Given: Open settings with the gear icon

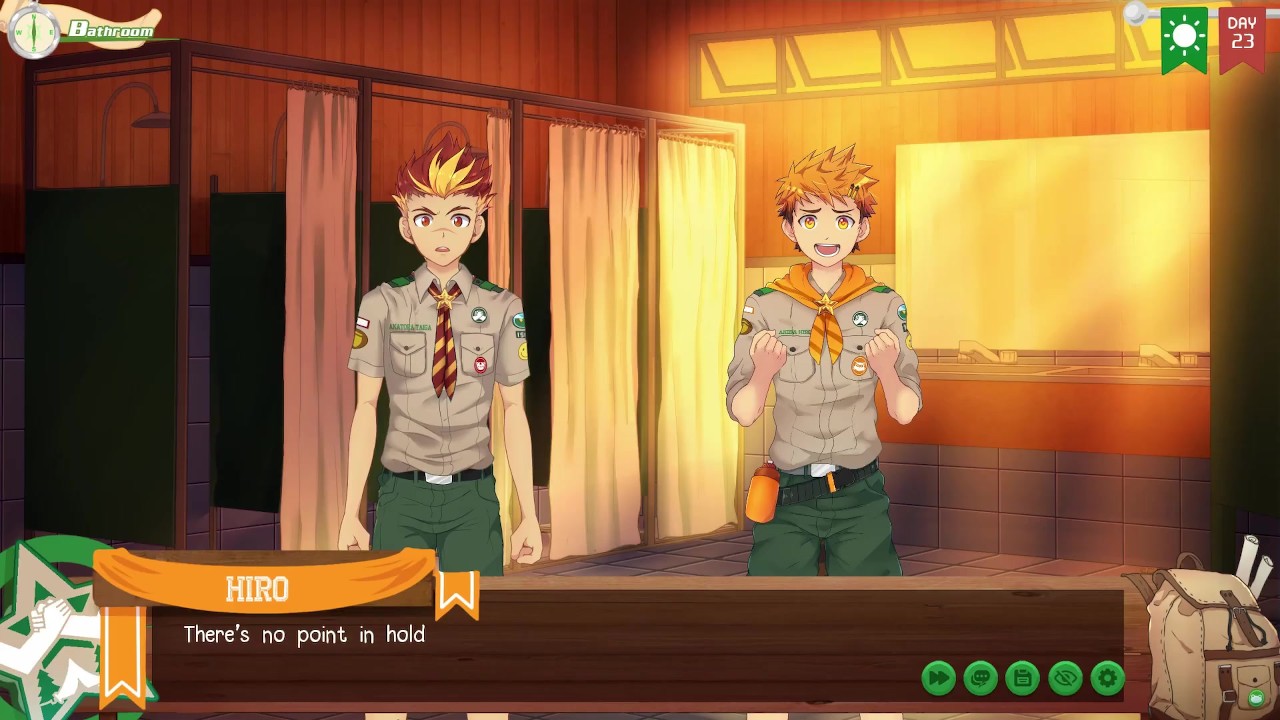Looking at the screenshot, I should click(1108, 678).
